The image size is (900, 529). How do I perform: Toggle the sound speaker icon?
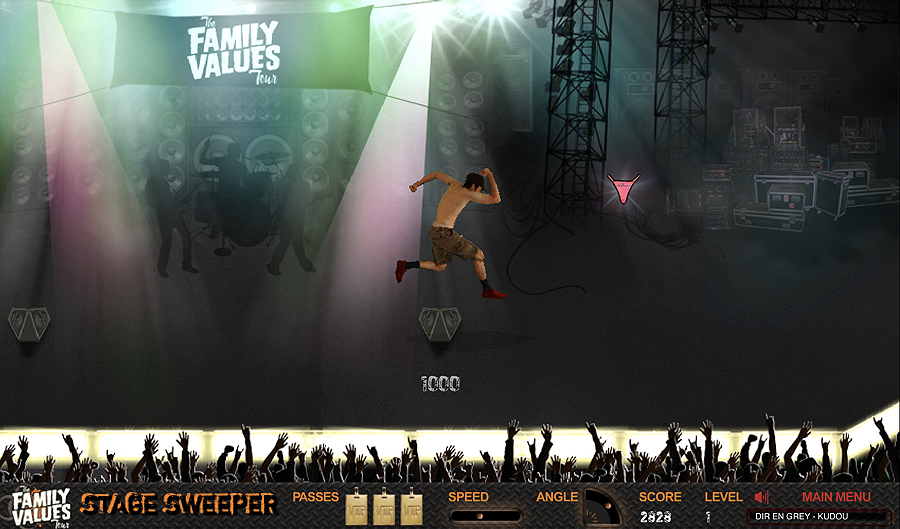[x=762, y=497]
